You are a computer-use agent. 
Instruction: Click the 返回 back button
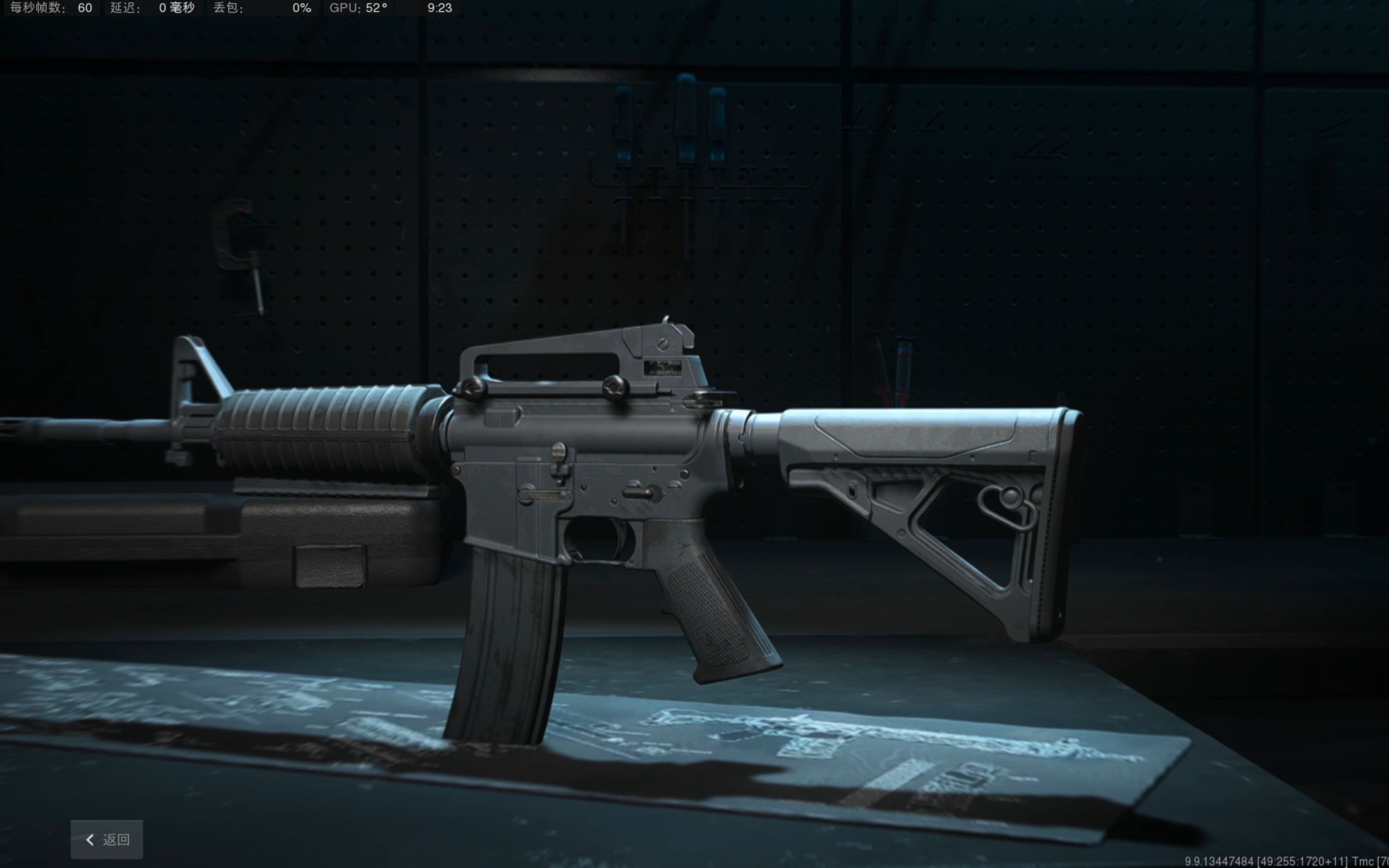(x=107, y=839)
